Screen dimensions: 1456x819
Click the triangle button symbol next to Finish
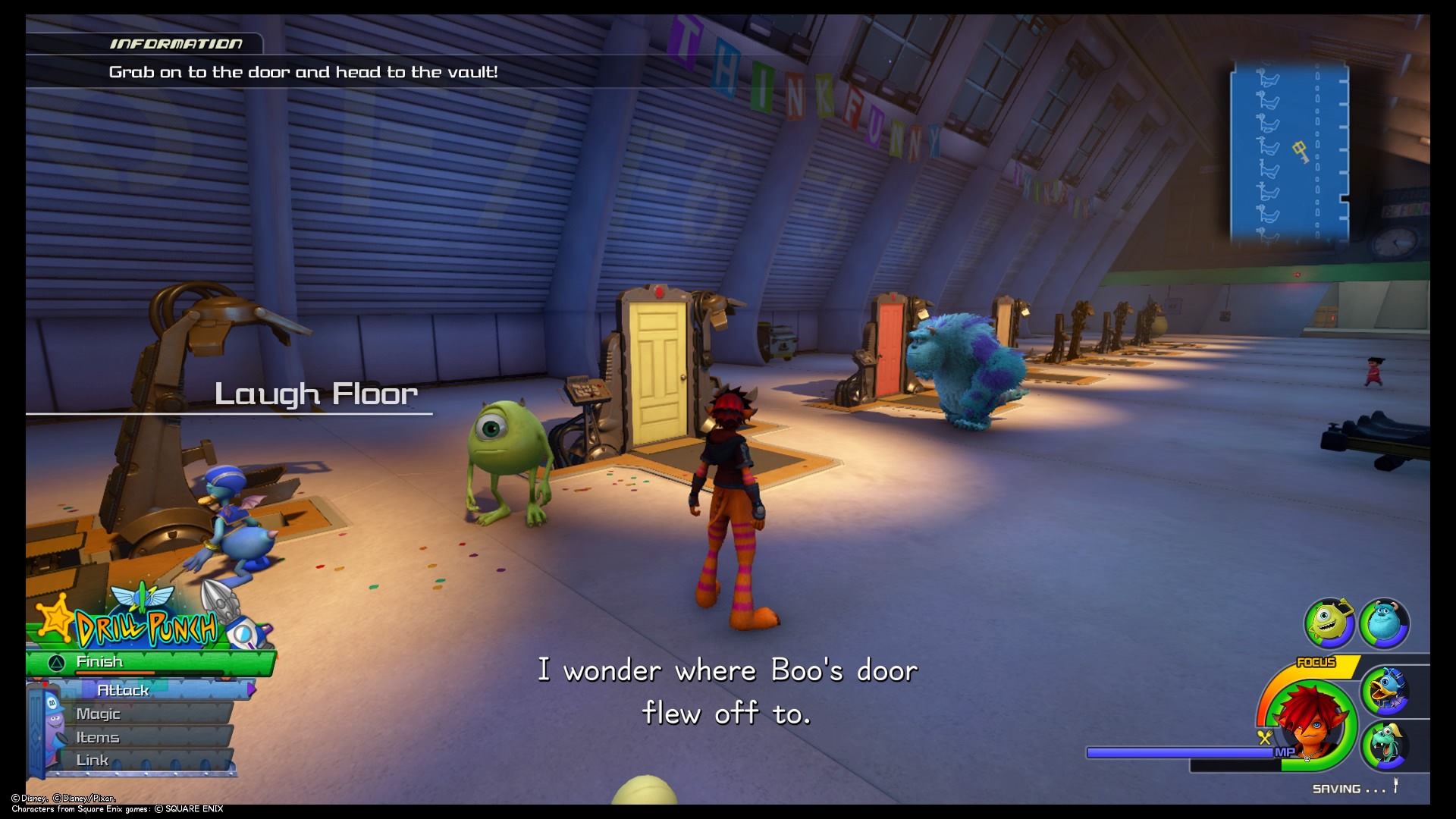[56, 661]
